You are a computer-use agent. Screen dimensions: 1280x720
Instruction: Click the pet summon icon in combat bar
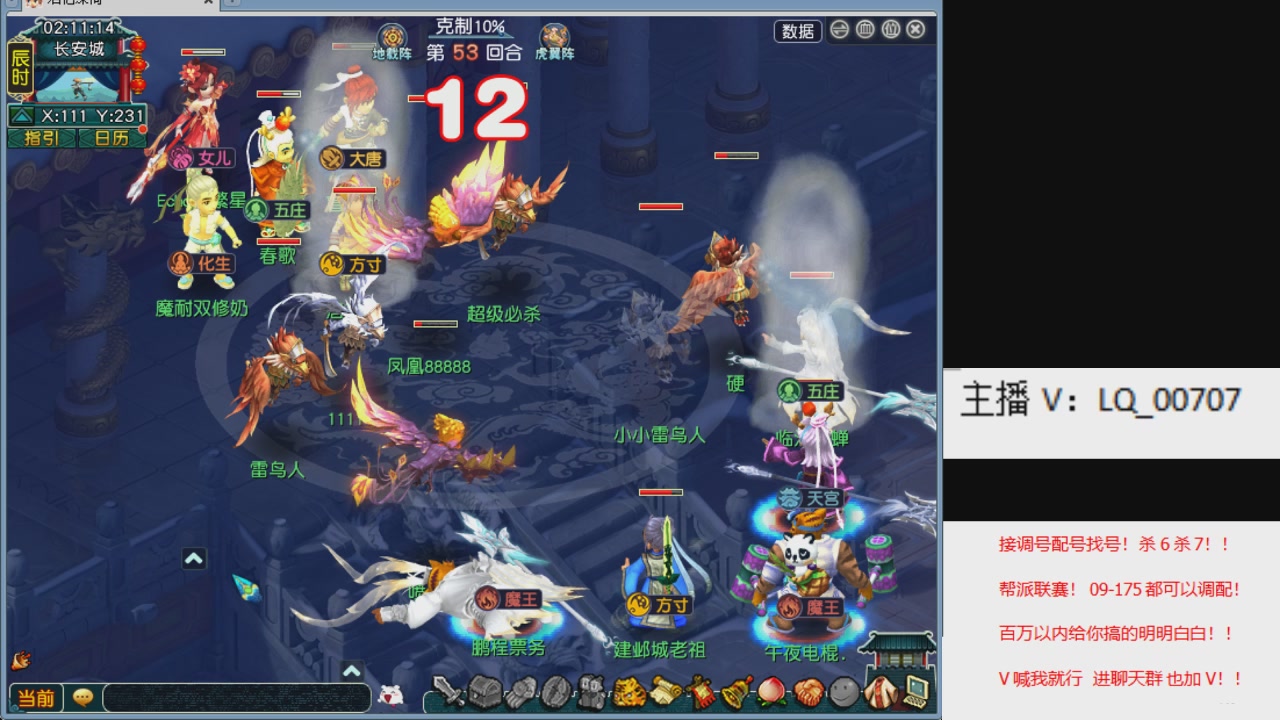coord(593,691)
